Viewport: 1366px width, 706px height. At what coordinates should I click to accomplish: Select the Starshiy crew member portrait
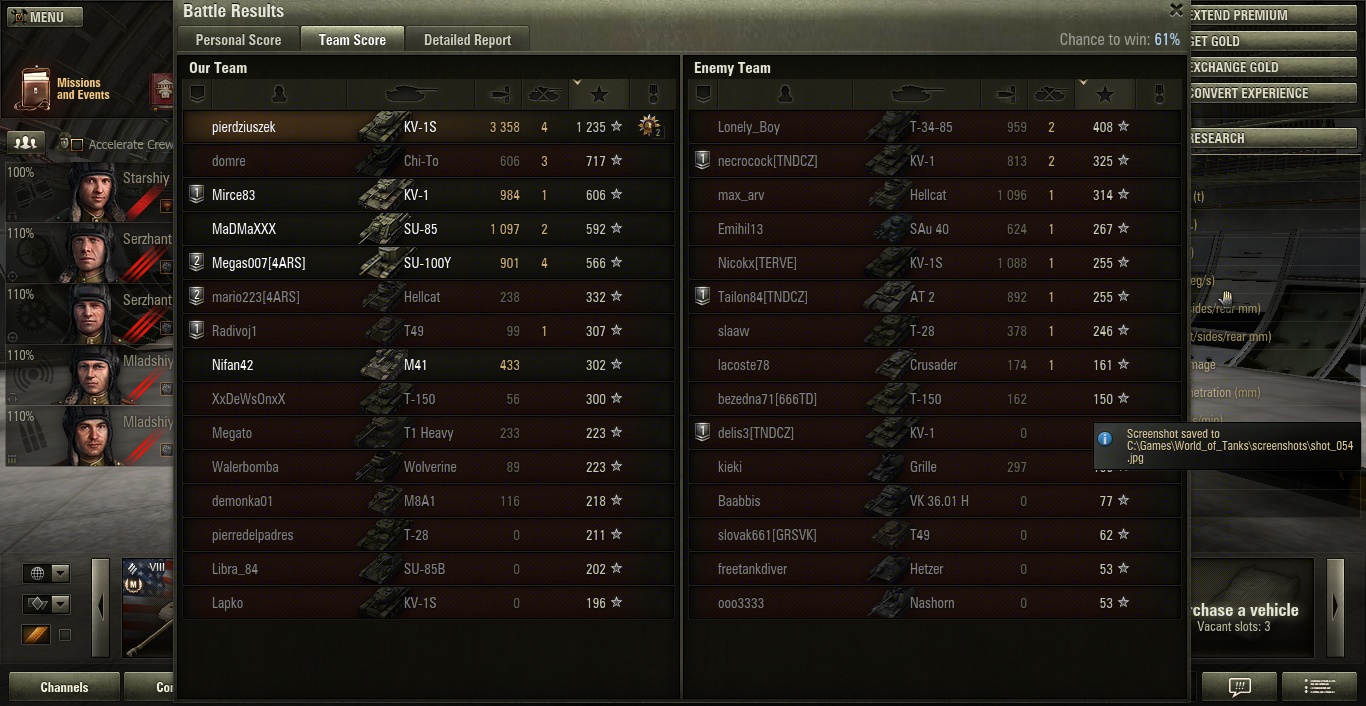pyautogui.click(x=90, y=191)
